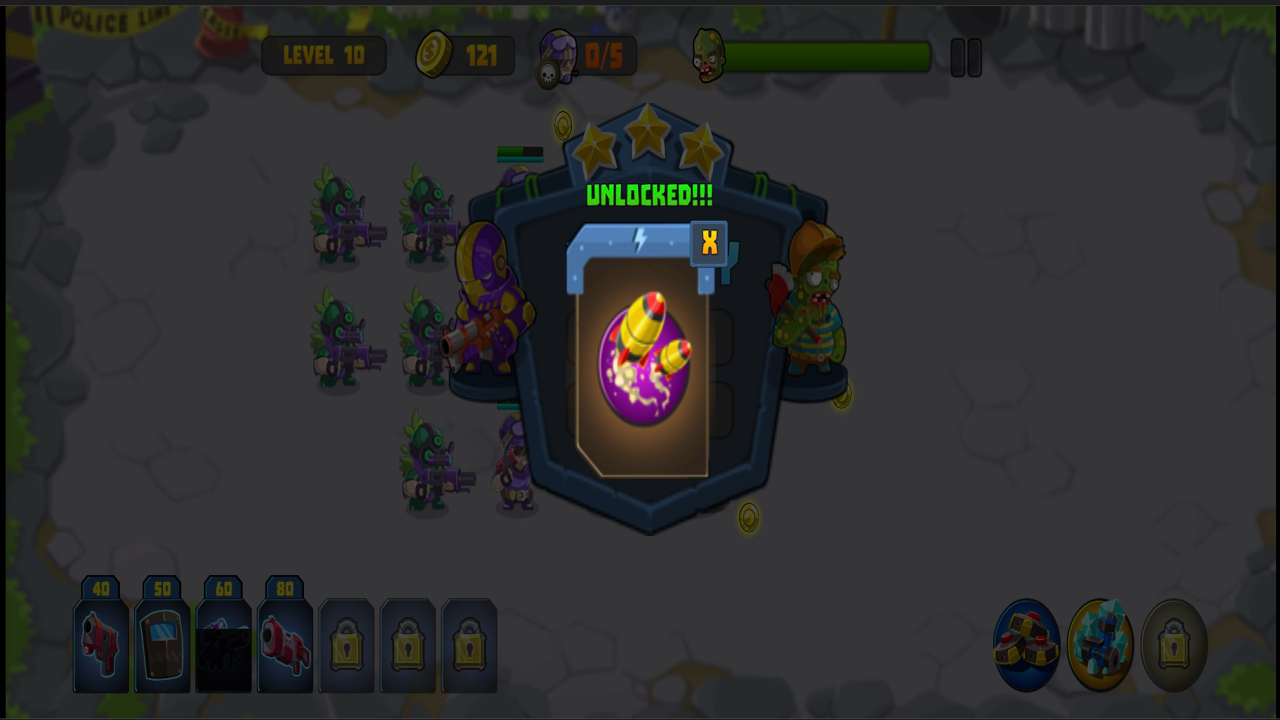Image resolution: width=1280 pixels, height=720 pixels.
Task: Click the green UNLOCKED!!! text
Action: (x=648, y=196)
